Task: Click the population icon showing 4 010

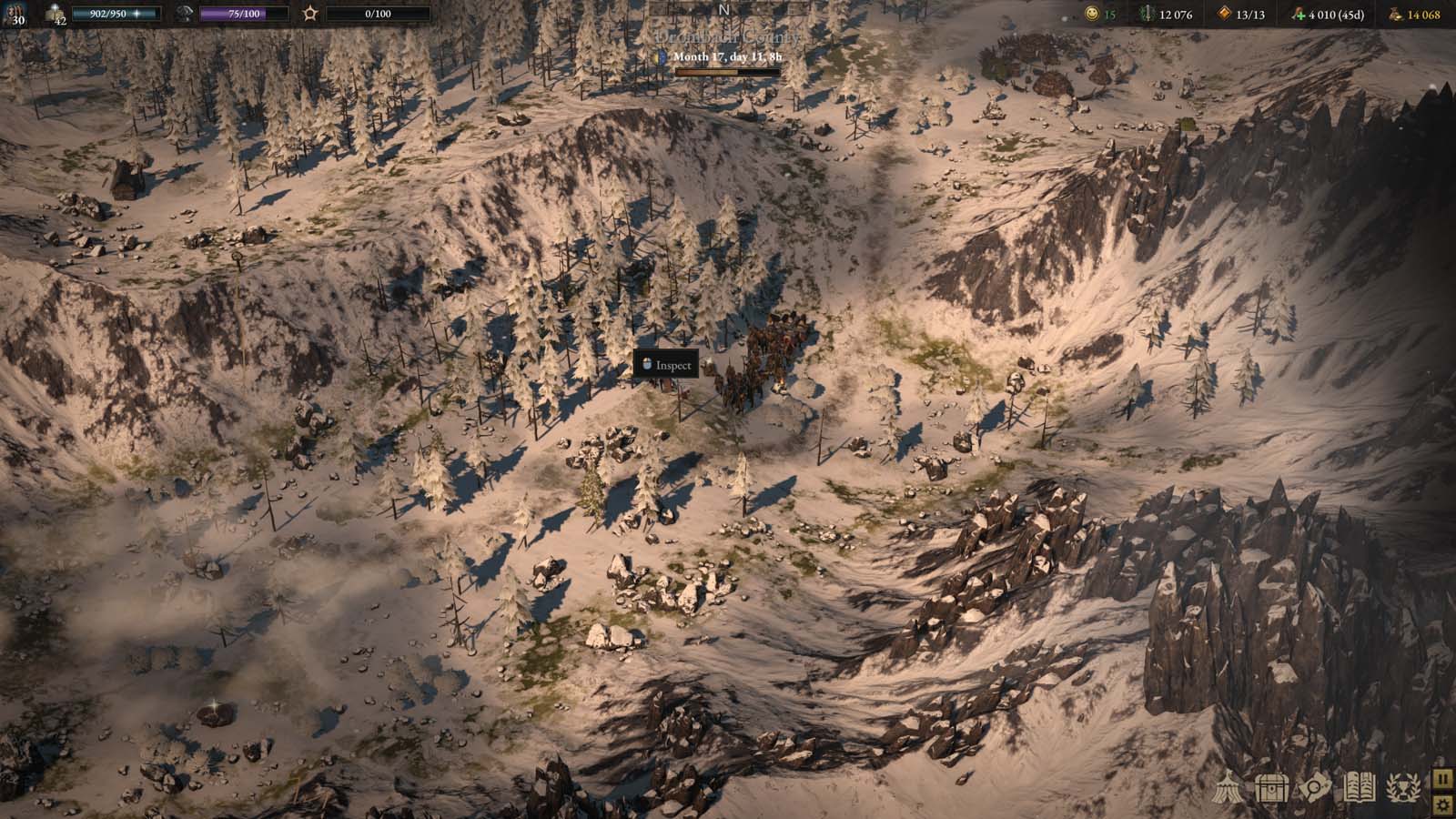Action: [1299, 15]
